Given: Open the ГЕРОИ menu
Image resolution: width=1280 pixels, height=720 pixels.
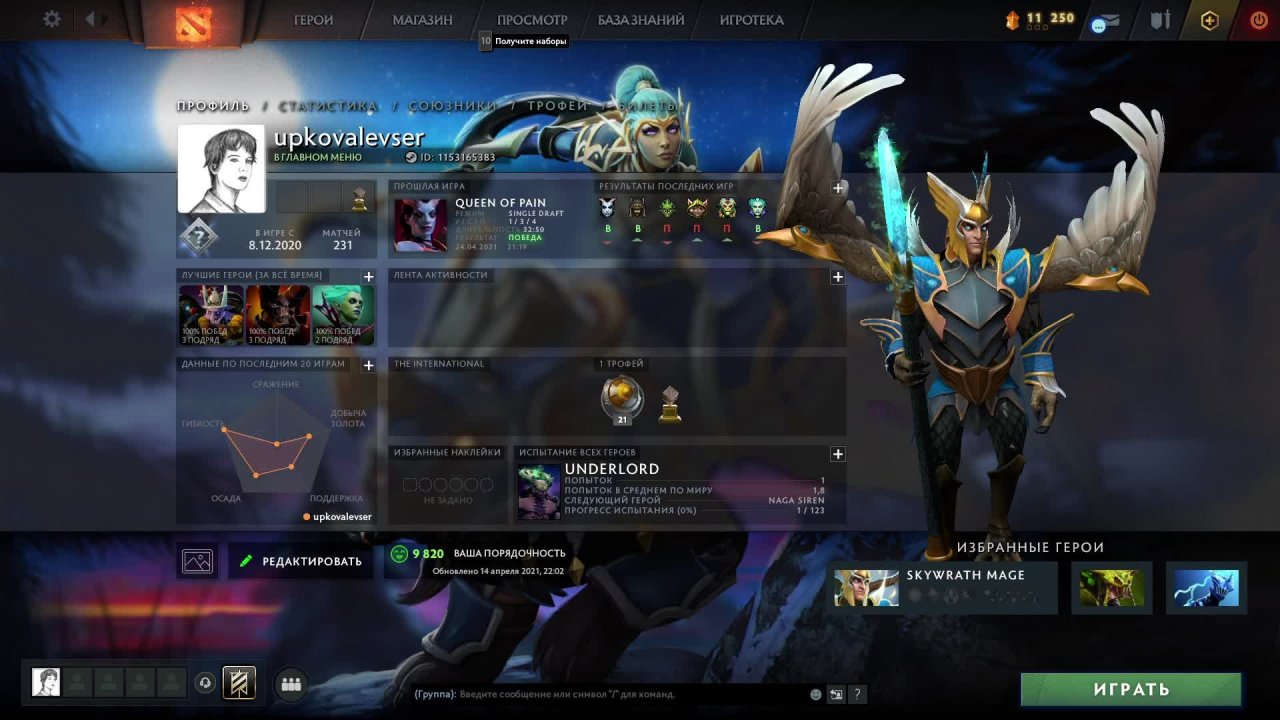Looking at the screenshot, I should pyautogui.click(x=313, y=20).
